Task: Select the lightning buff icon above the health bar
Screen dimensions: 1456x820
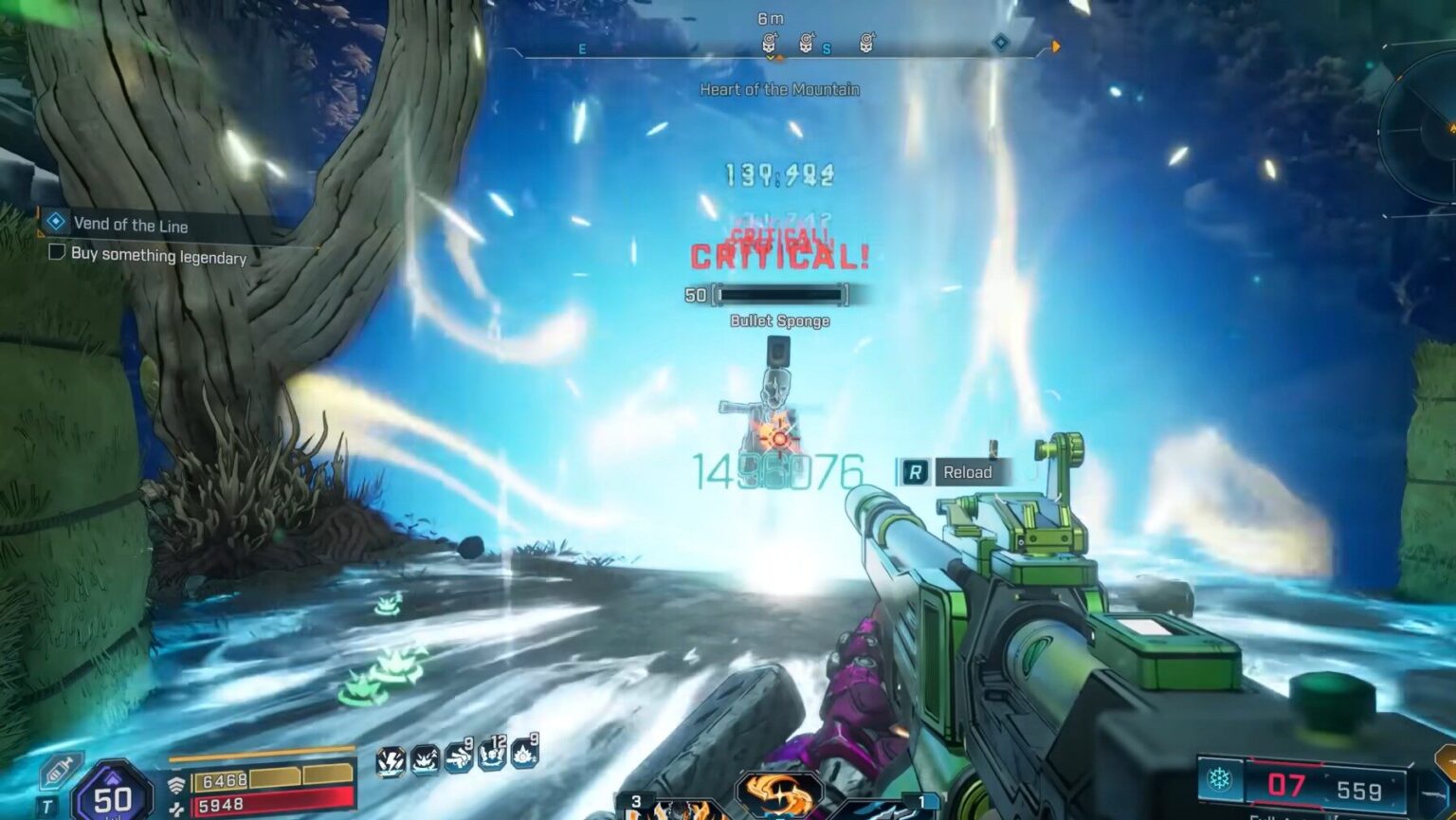Action: coord(391,761)
